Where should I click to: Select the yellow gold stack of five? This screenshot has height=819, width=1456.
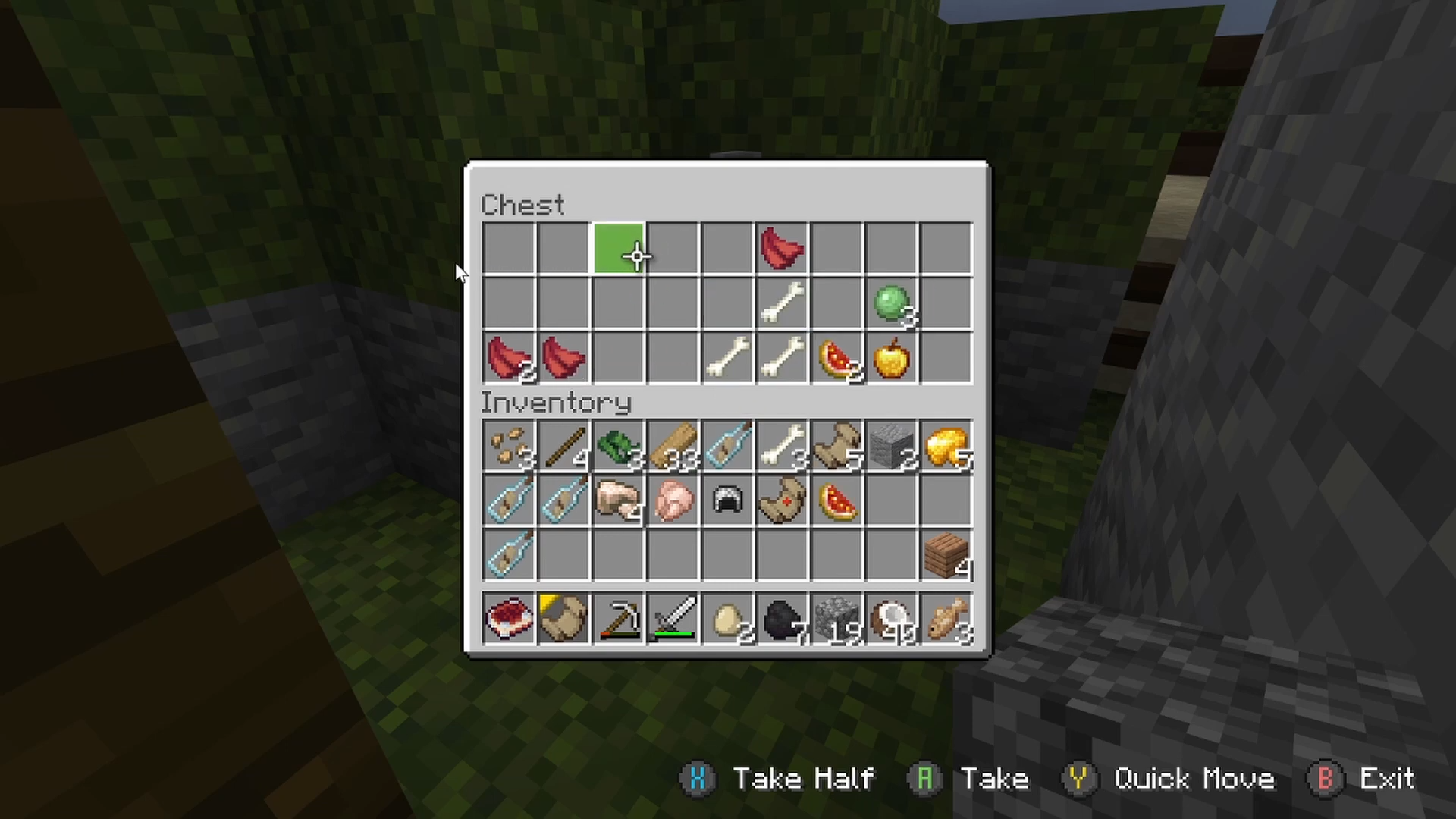946,446
